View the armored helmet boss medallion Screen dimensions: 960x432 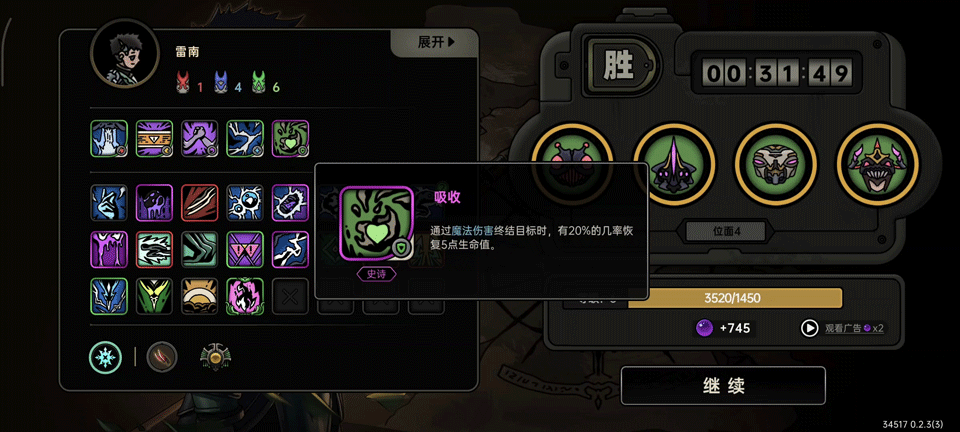click(x=772, y=165)
